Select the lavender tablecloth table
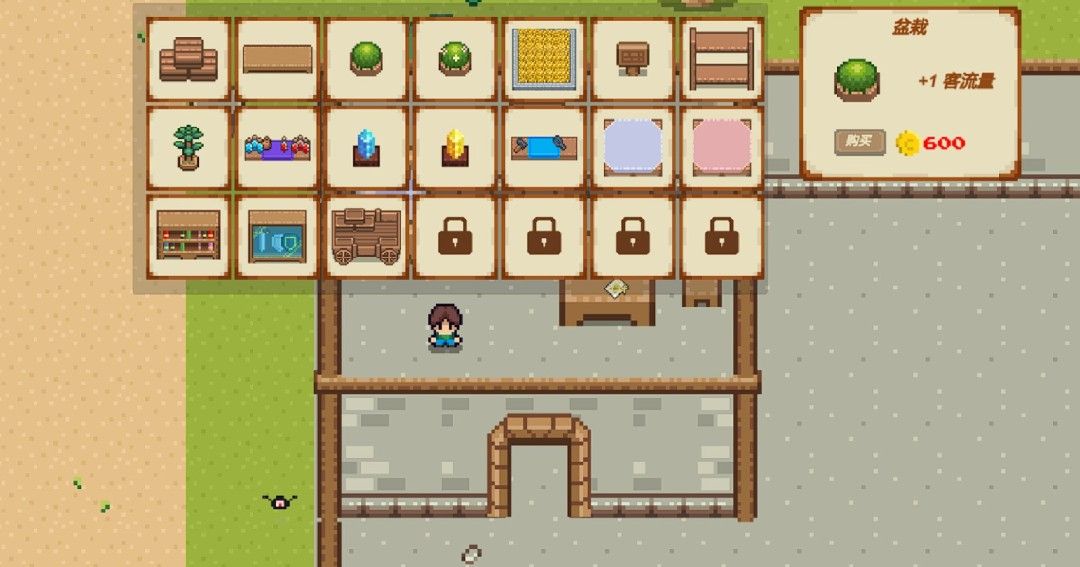Image resolution: width=1080 pixels, height=567 pixels. (x=632, y=148)
